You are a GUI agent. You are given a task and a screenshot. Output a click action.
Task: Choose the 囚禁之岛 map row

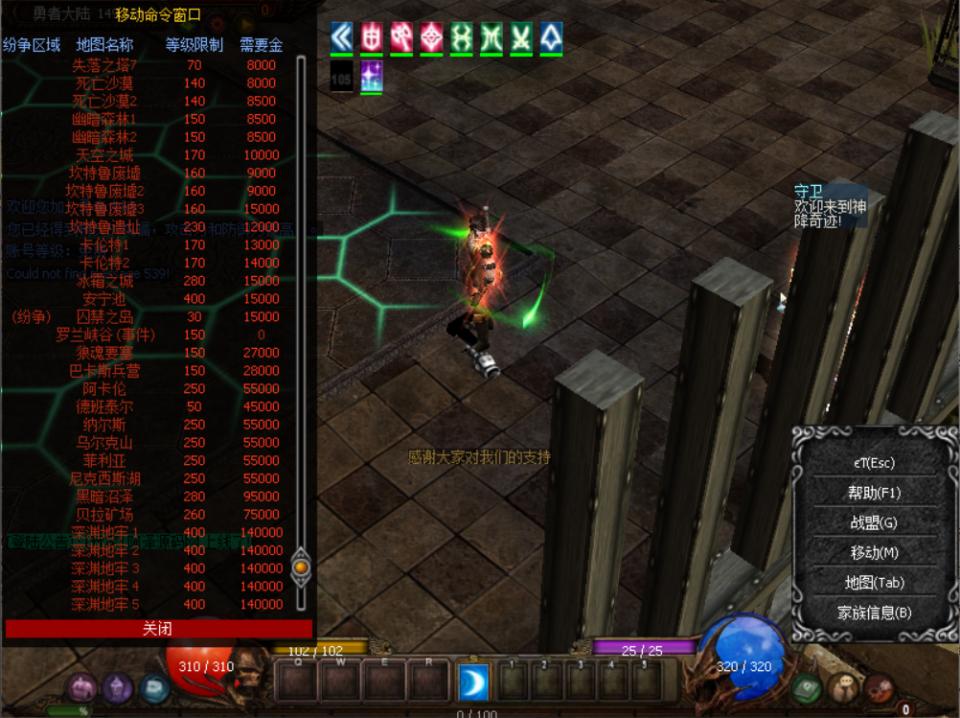click(x=104, y=317)
